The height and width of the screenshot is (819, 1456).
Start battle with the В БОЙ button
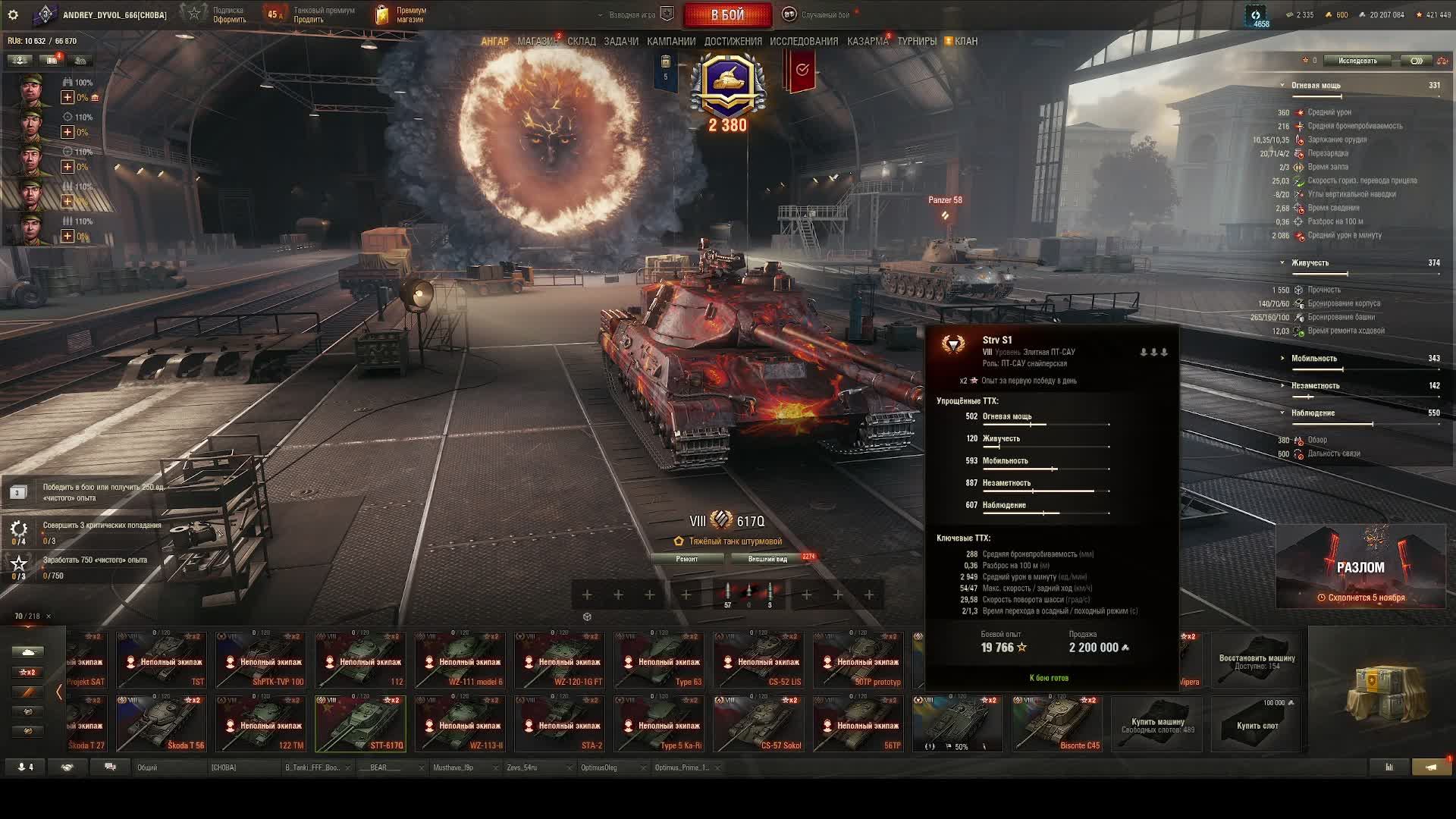coord(727,15)
